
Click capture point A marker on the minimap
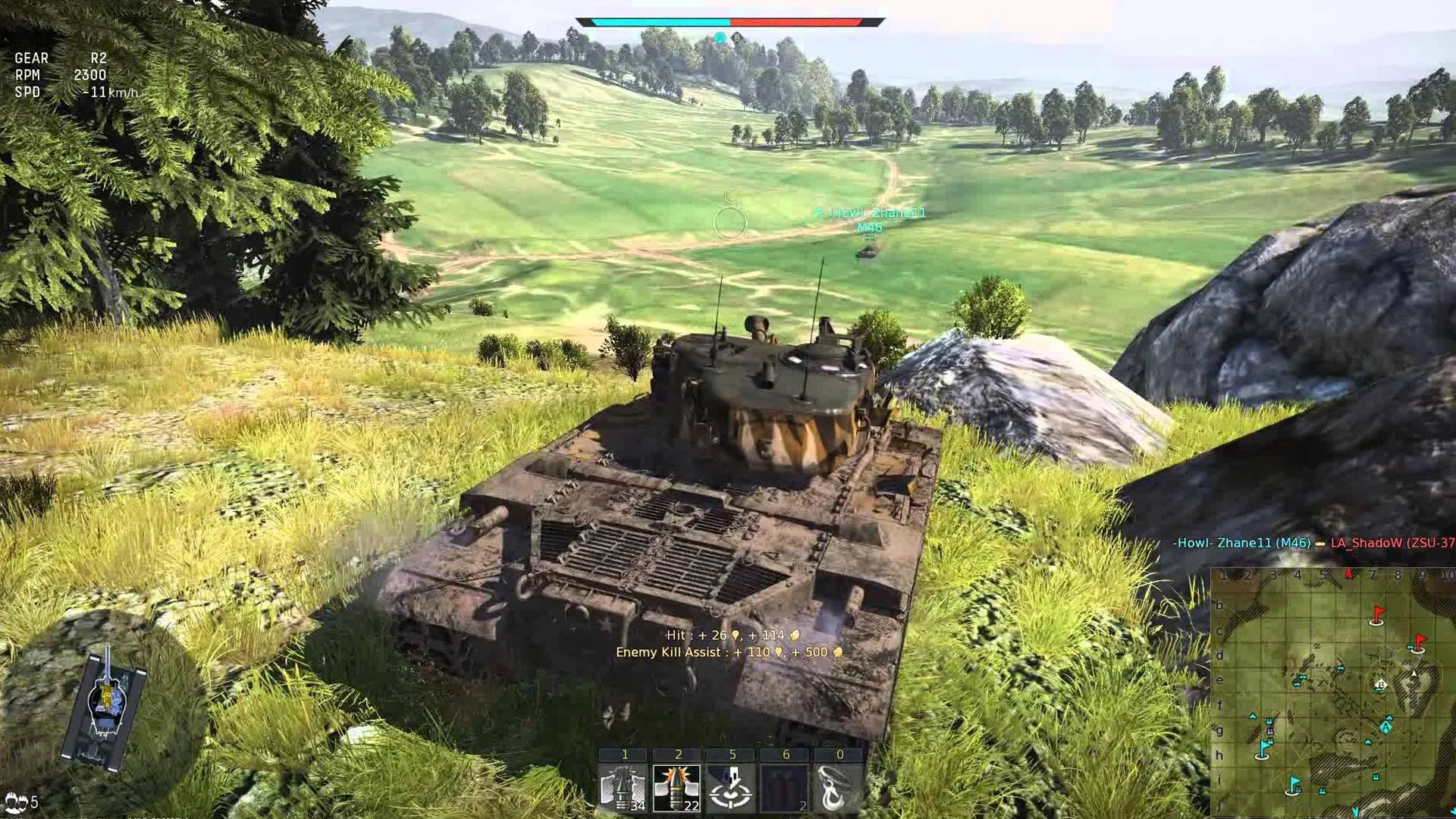pyautogui.click(x=1385, y=726)
